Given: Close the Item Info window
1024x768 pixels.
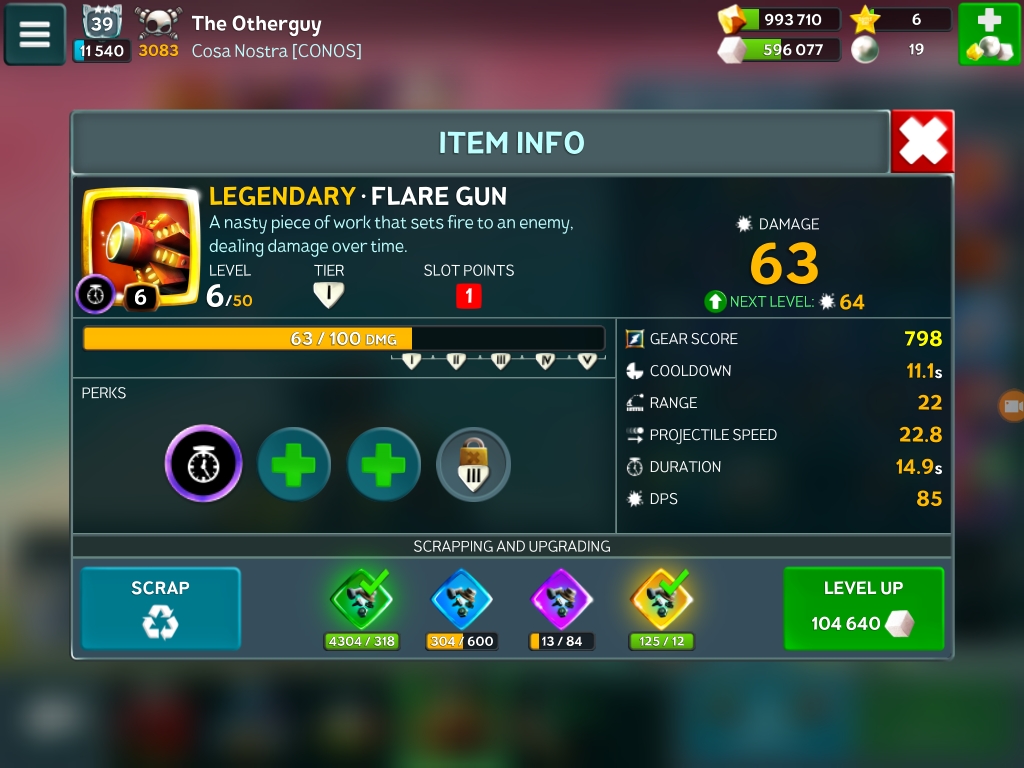Looking at the screenshot, I should pyautogui.click(x=922, y=142).
